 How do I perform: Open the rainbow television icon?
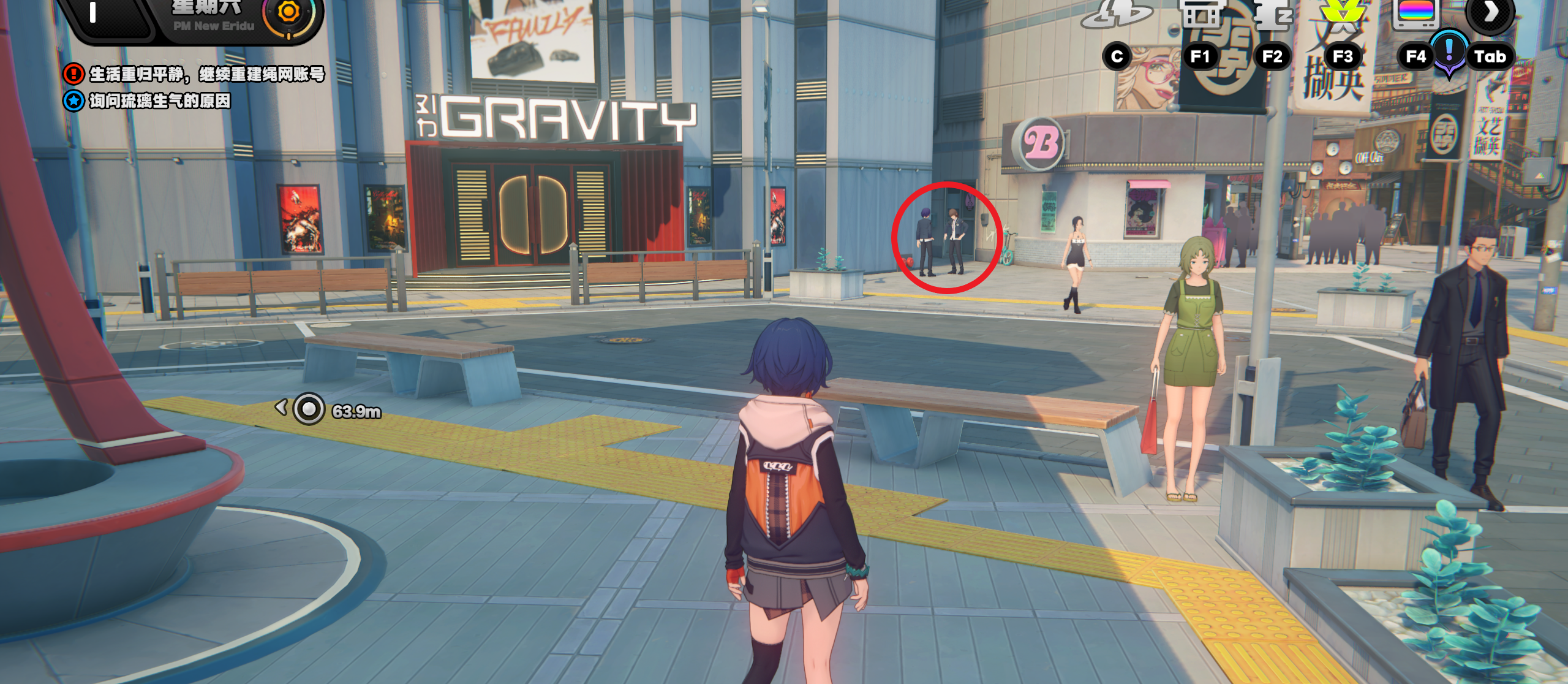click(x=1415, y=13)
